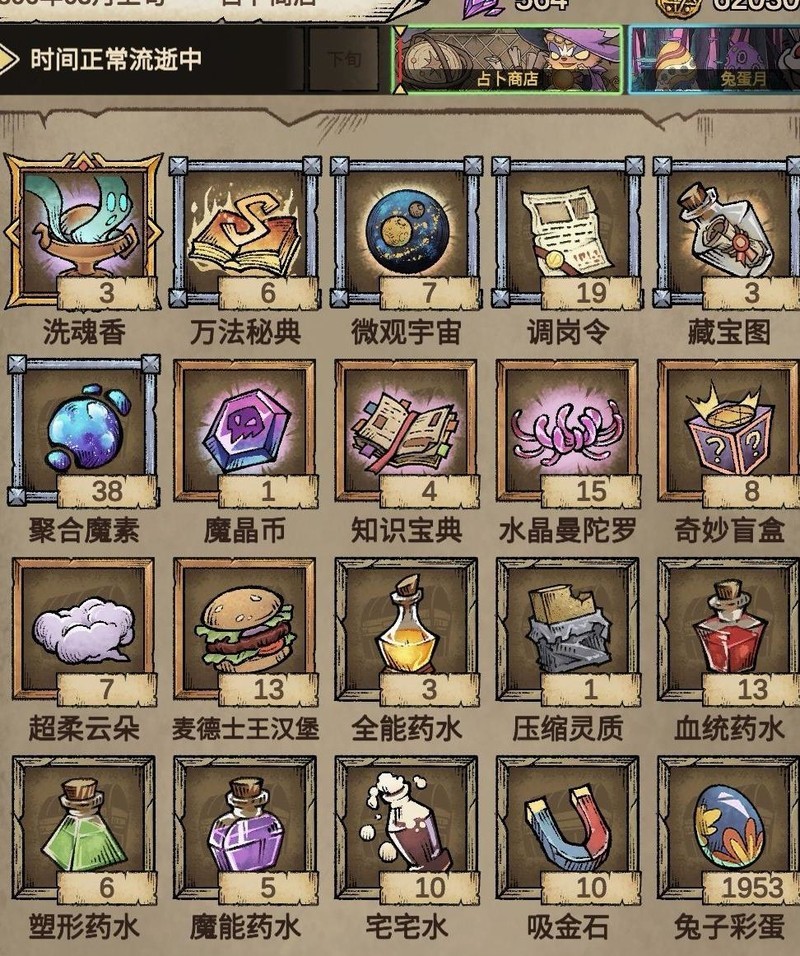Select the 水晶曼陀罗 flower item
The height and width of the screenshot is (956, 800).
567,430
